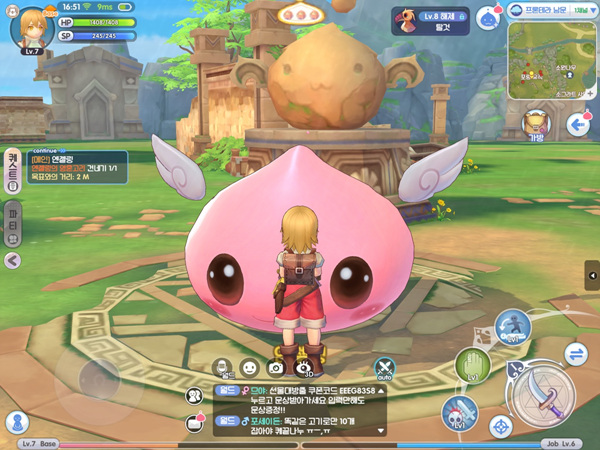The width and height of the screenshot is (600, 450).
Task: Click the blue left-arrow menu button
Action: coord(577,124)
